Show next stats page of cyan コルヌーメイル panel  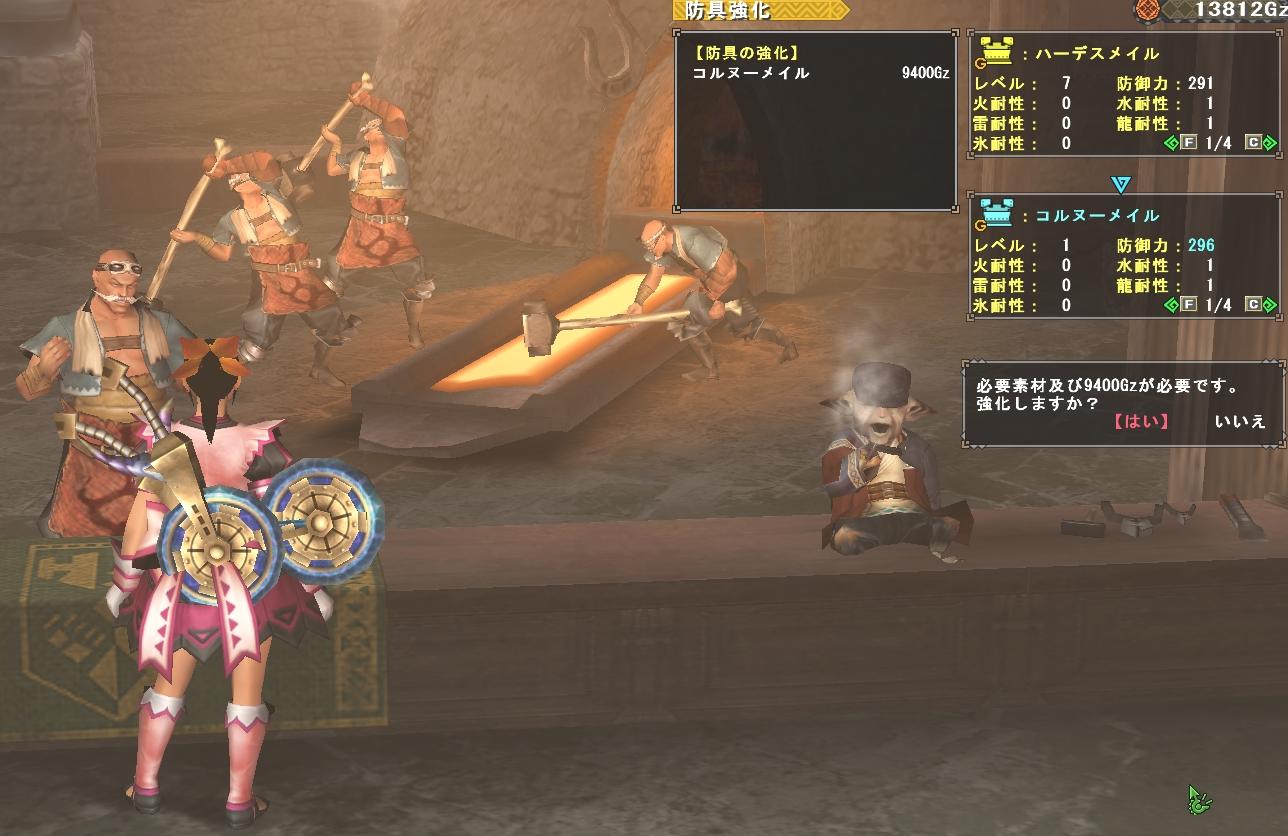(x=1269, y=305)
